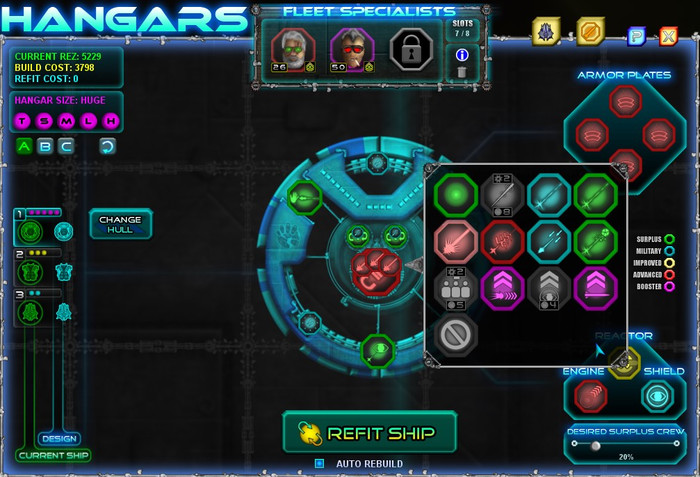Select the Engine module slot
The image size is (700, 477).
pos(591,396)
